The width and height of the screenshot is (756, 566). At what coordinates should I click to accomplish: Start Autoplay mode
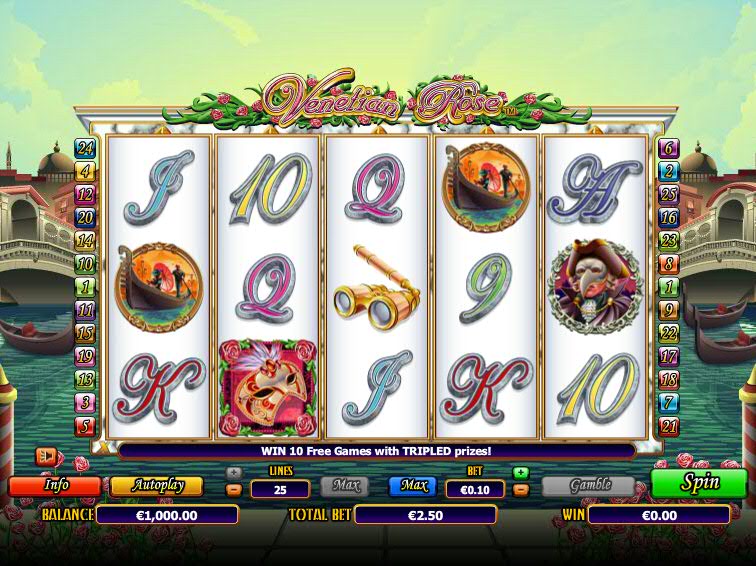pos(156,486)
